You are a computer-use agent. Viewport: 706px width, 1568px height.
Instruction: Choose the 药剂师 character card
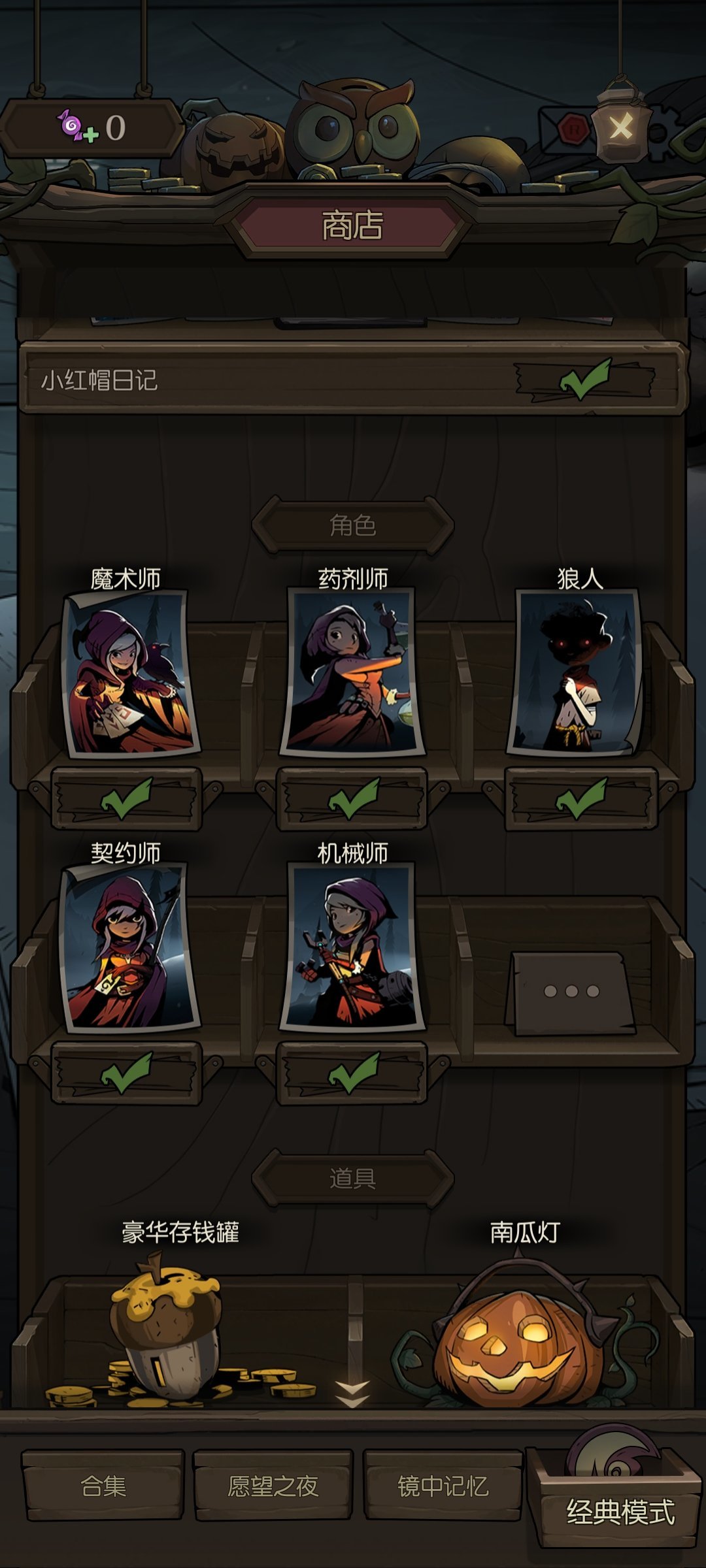click(353, 672)
